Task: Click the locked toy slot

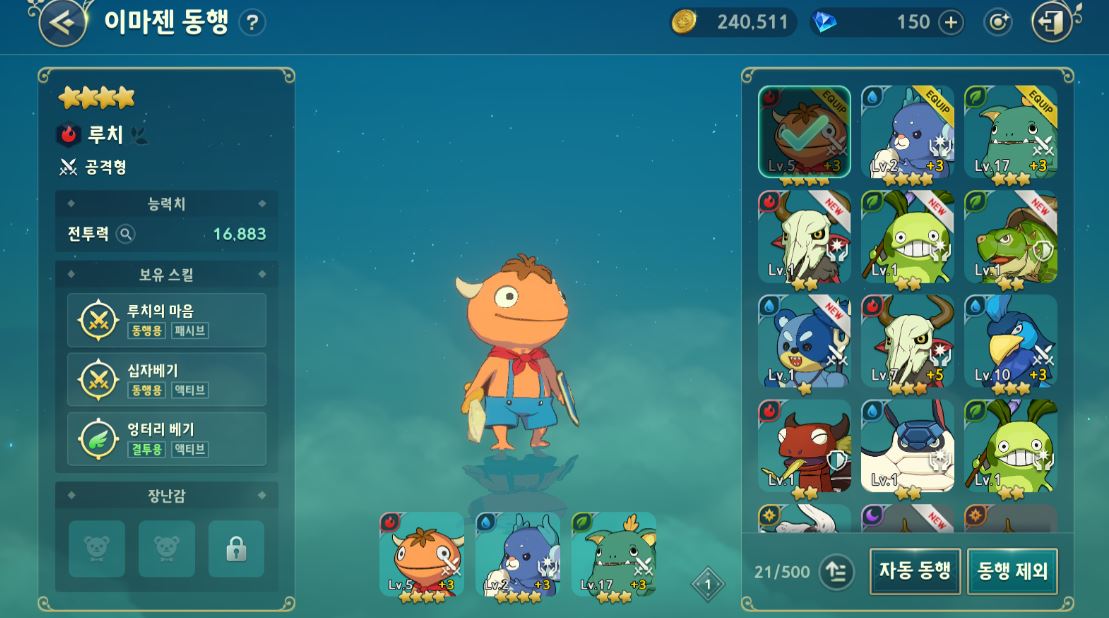Action: pos(236,548)
